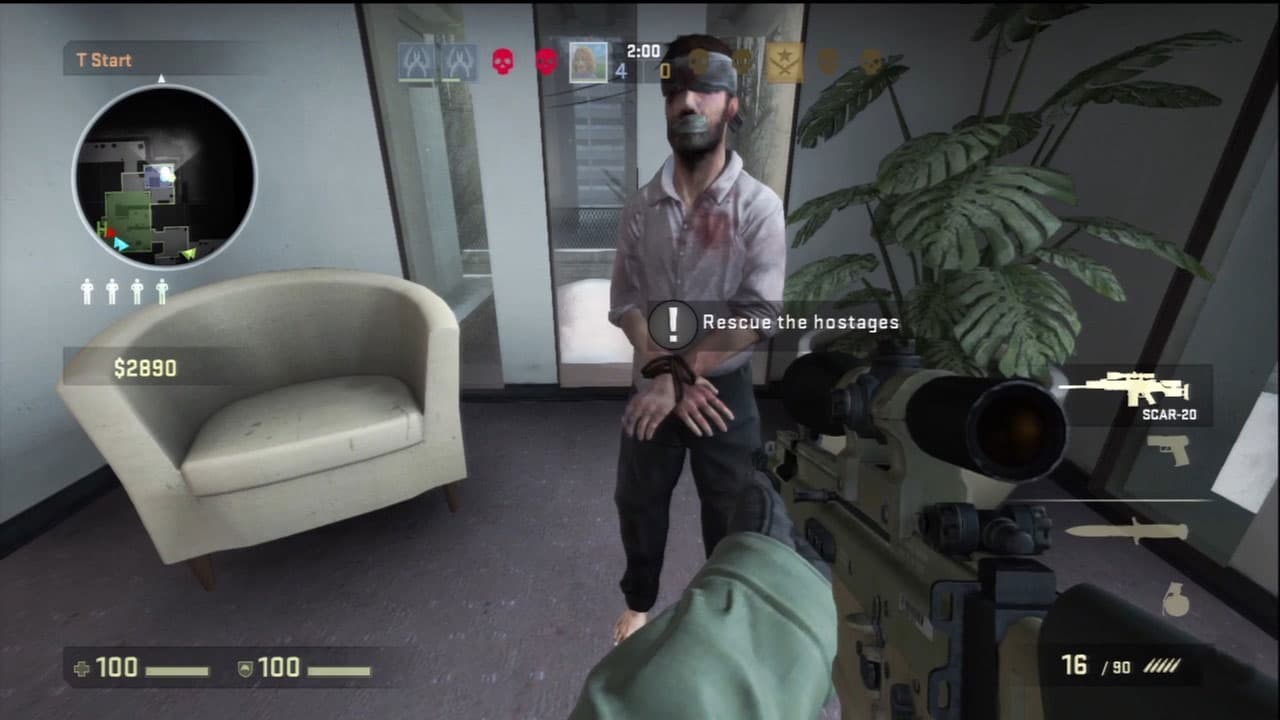
Task: Click the gold star badge in the scoreboard
Action: coord(785,62)
